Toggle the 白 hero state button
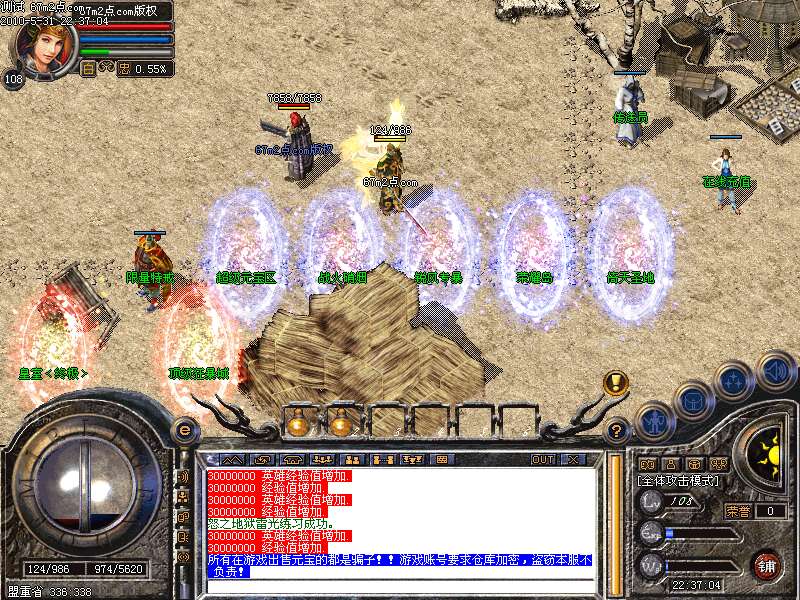 point(88,69)
